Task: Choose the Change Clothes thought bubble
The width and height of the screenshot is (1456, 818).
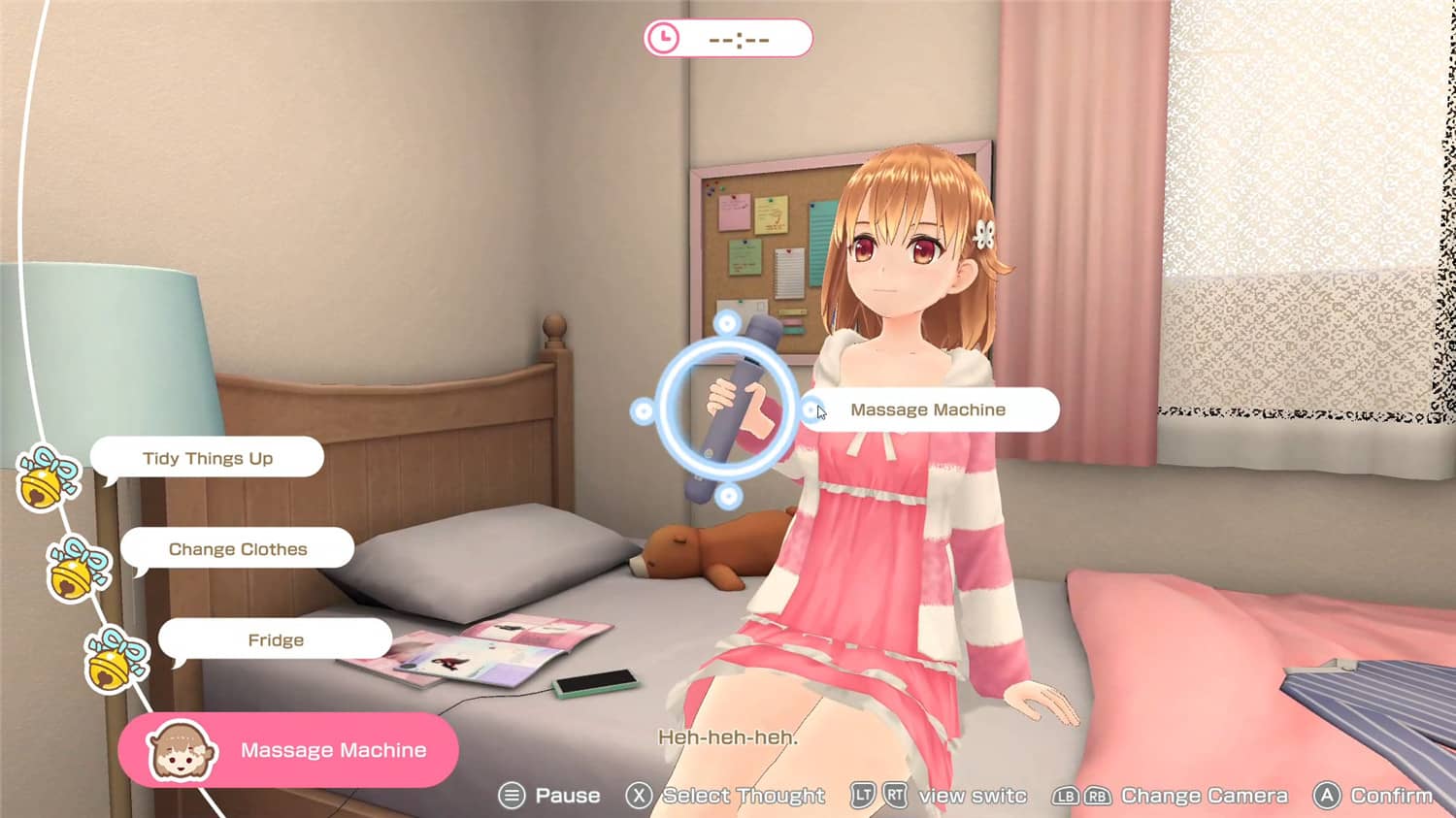Action: click(238, 549)
